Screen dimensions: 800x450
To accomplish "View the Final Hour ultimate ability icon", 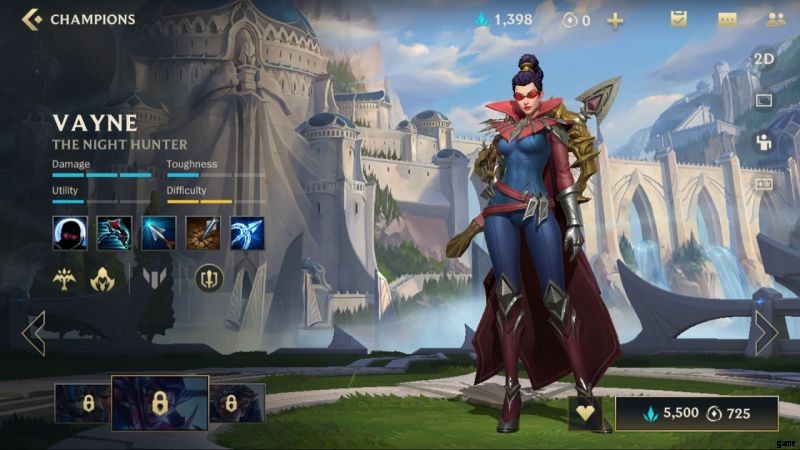I will click(x=246, y=233).
